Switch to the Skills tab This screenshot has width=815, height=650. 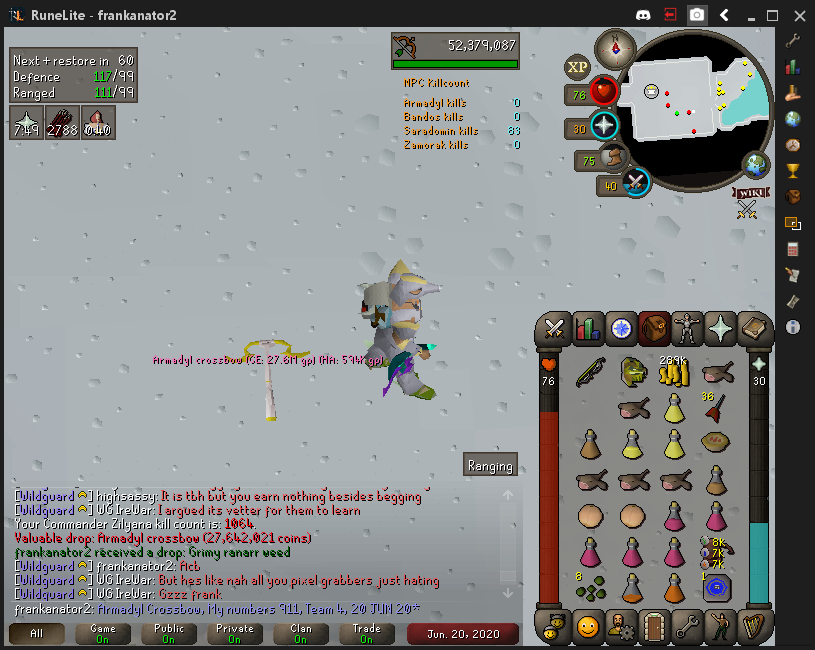click(x=588, y=328)
